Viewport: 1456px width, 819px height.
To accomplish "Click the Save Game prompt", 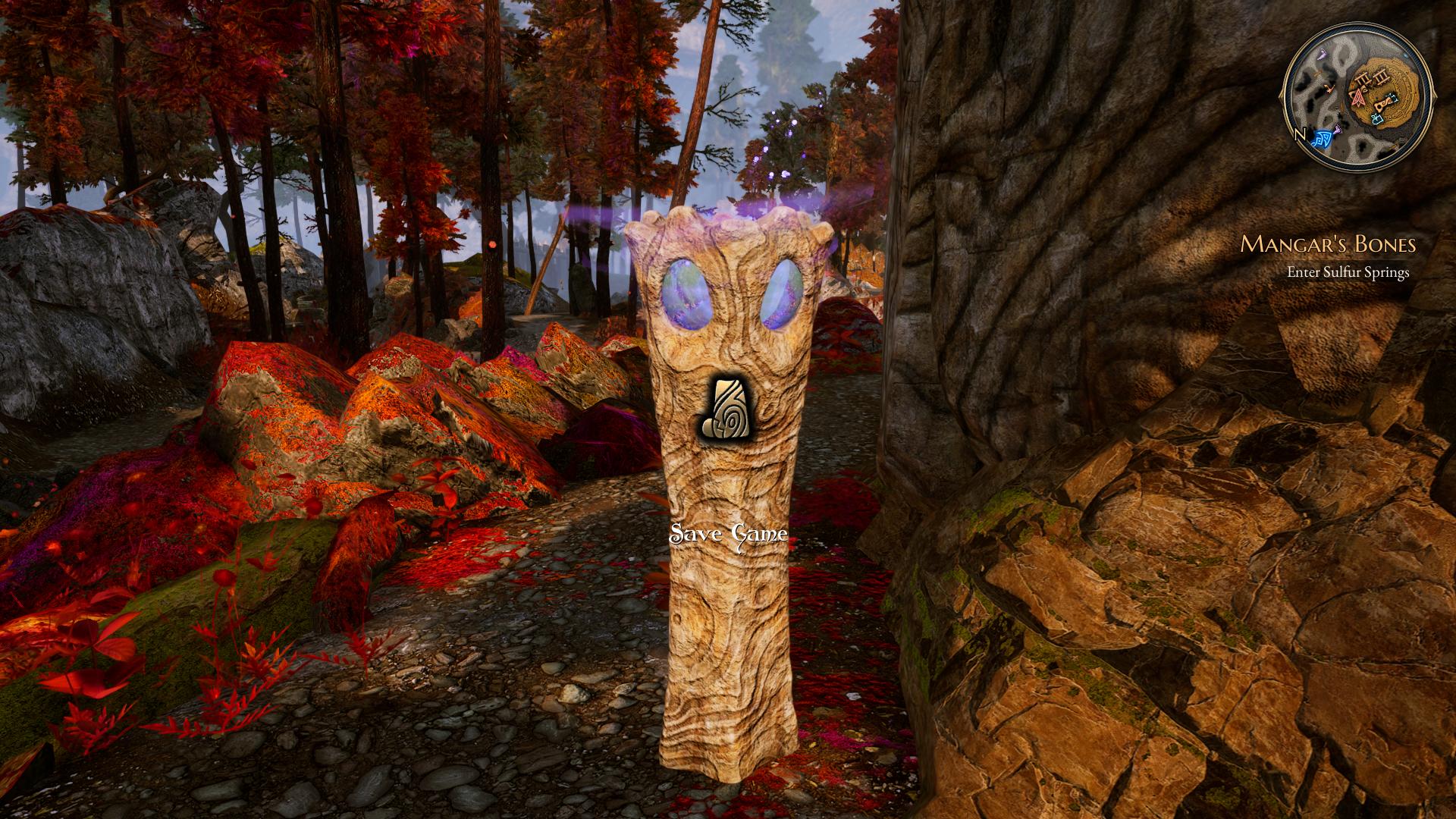I will coord(728,535).
